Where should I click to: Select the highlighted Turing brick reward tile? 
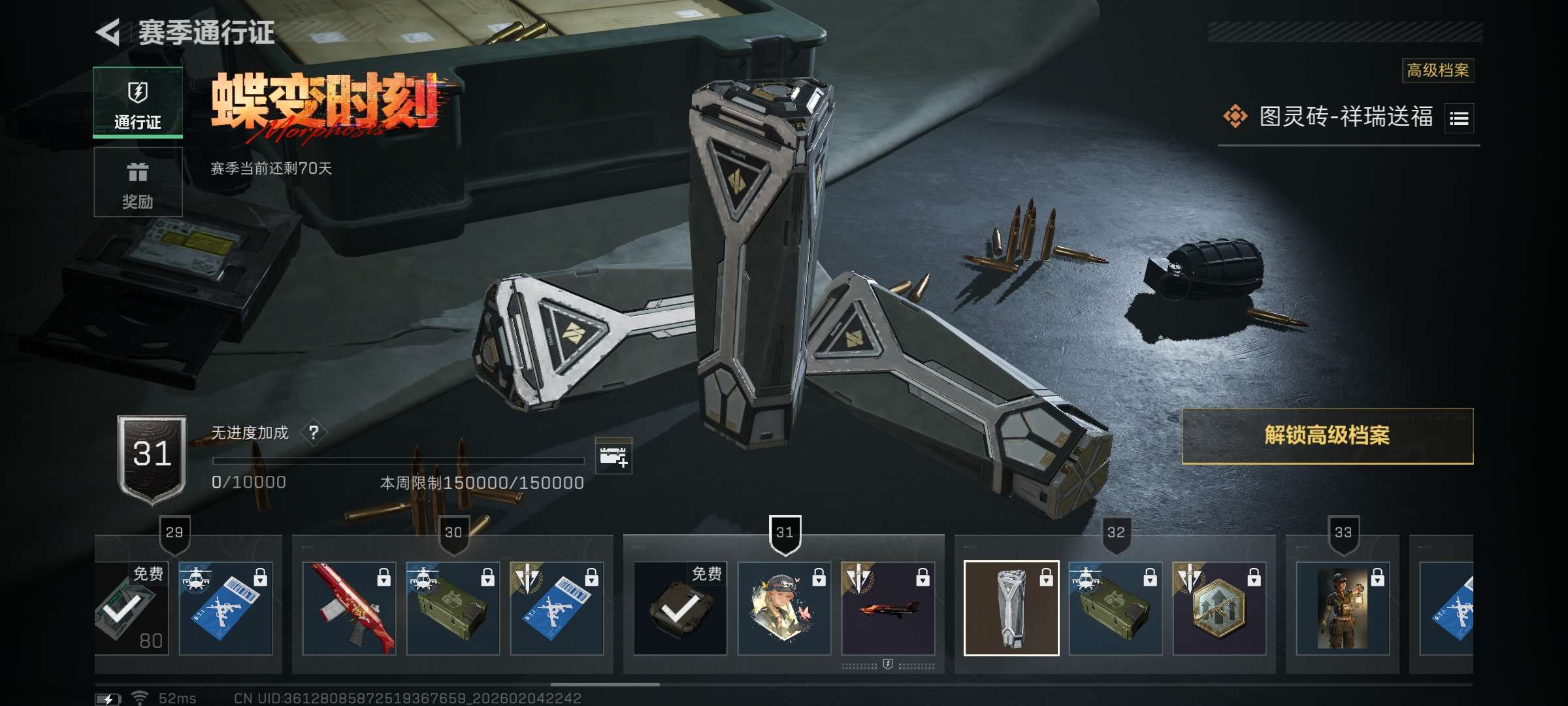click(1011, 609)
